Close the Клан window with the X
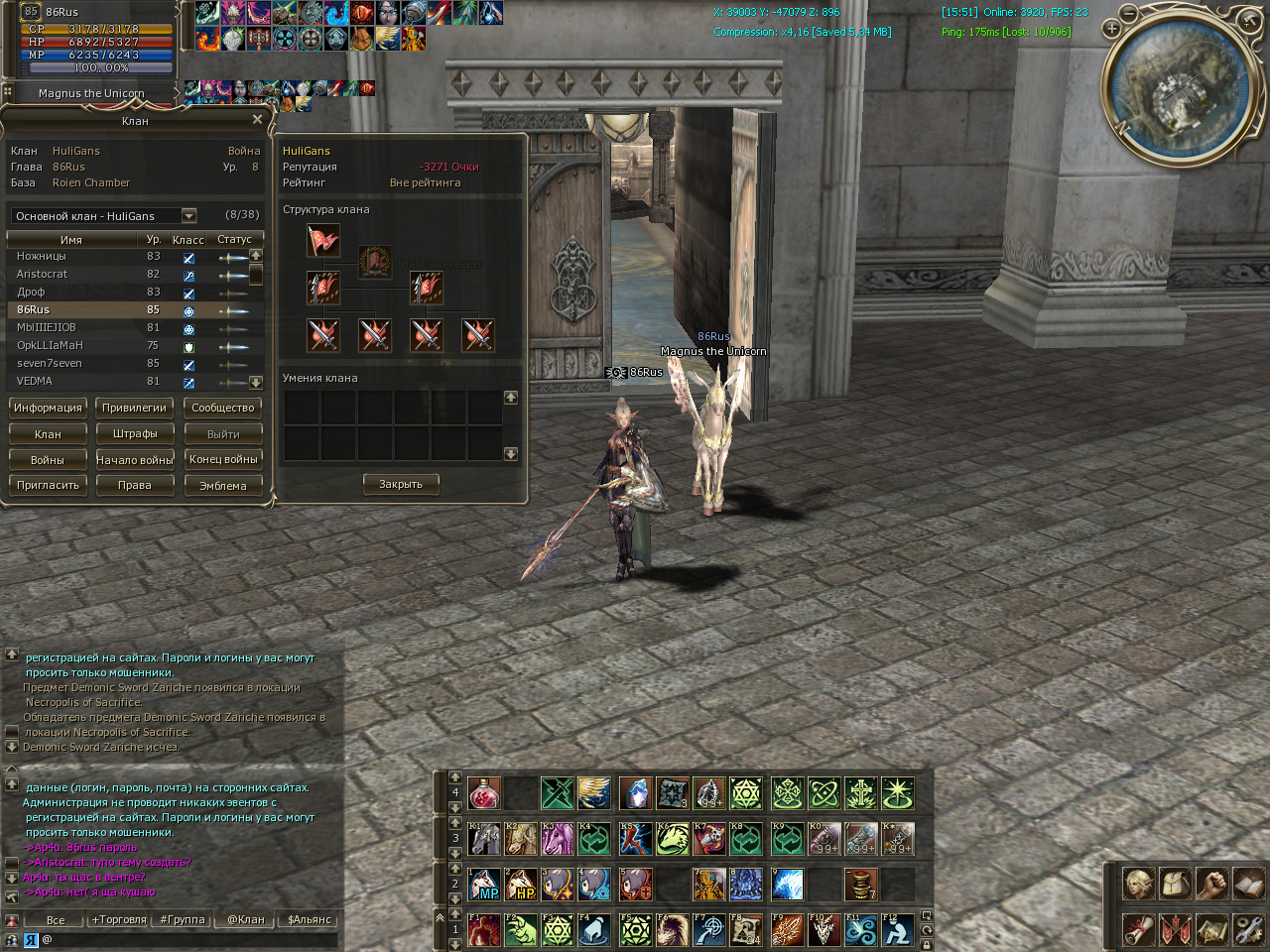Image resolution: width=1270 pixels, height=952 pixels. coord(257,120)
